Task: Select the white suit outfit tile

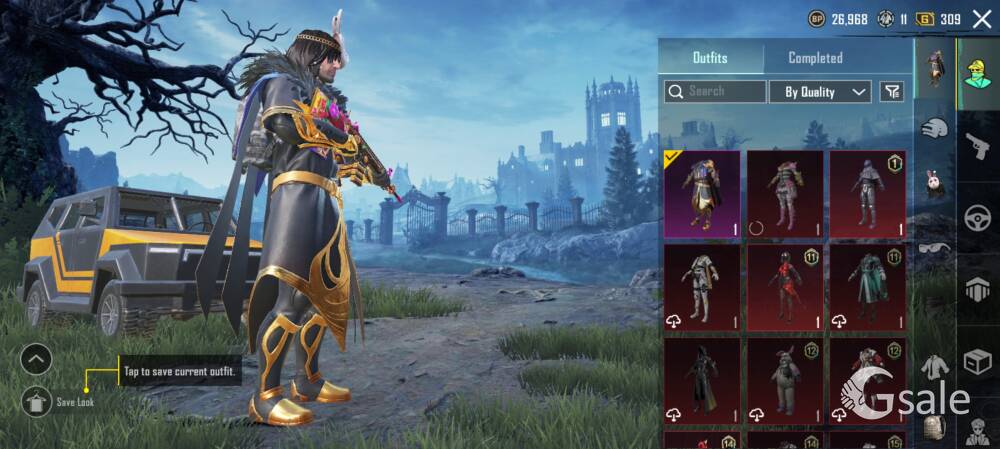Action: (x=702, y=287)
